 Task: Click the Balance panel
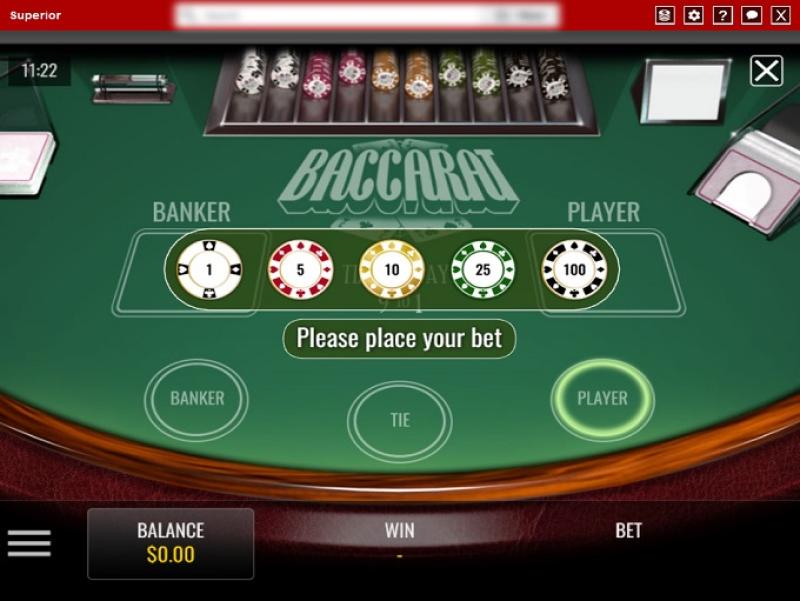pos(170,543)
